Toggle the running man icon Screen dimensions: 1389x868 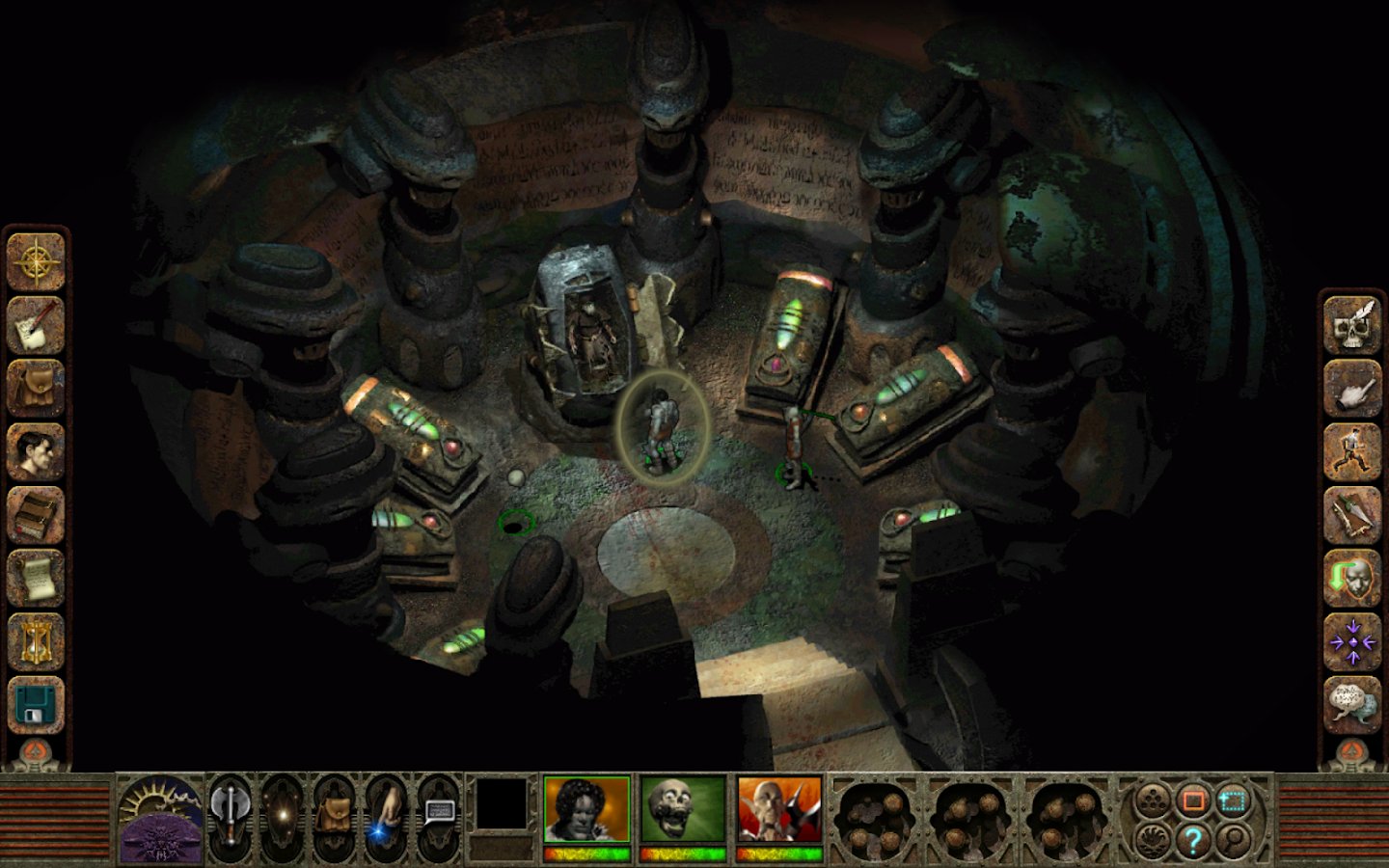pos(1352,451)
